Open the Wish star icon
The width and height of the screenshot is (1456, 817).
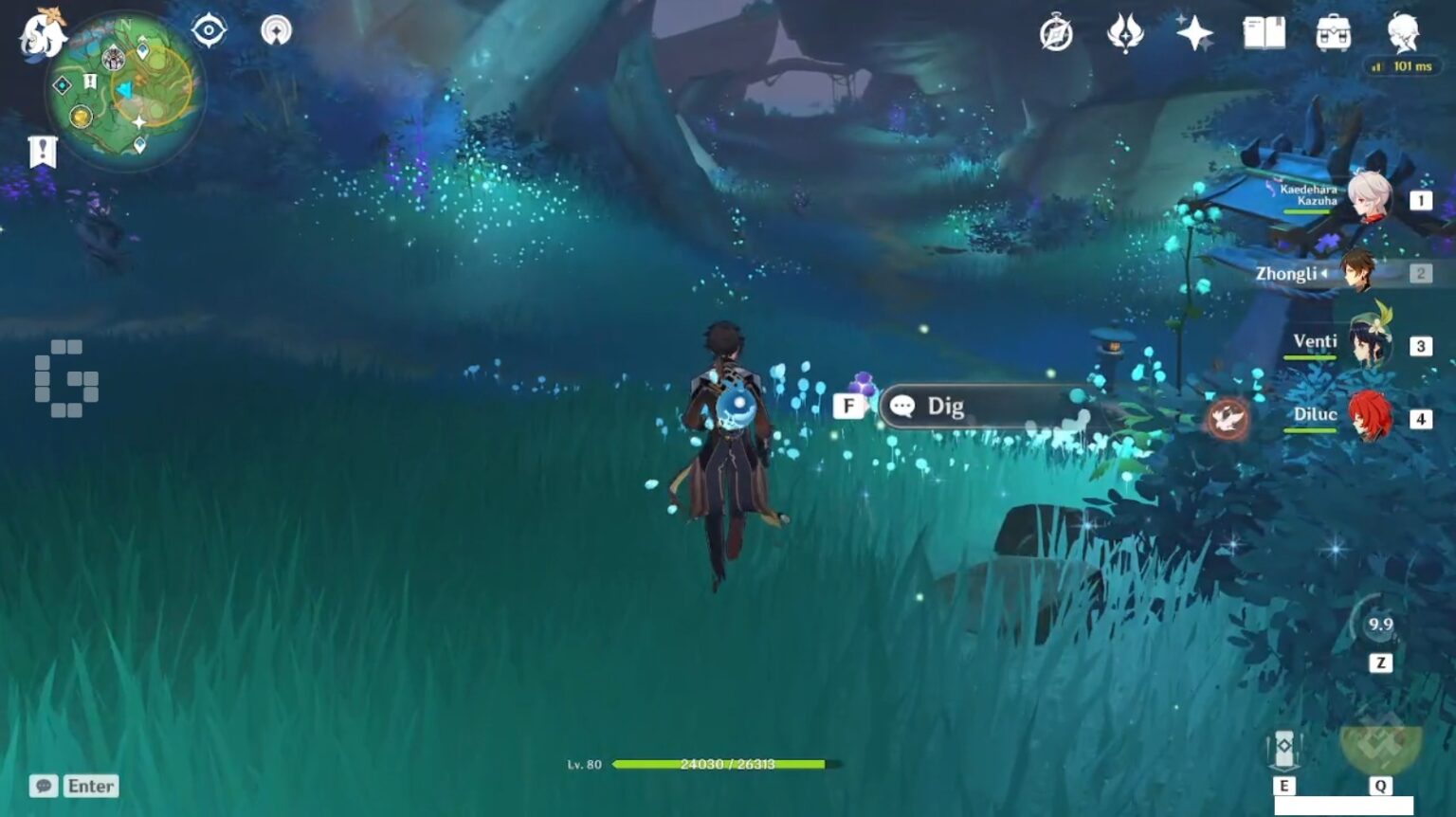[1194, 33]
